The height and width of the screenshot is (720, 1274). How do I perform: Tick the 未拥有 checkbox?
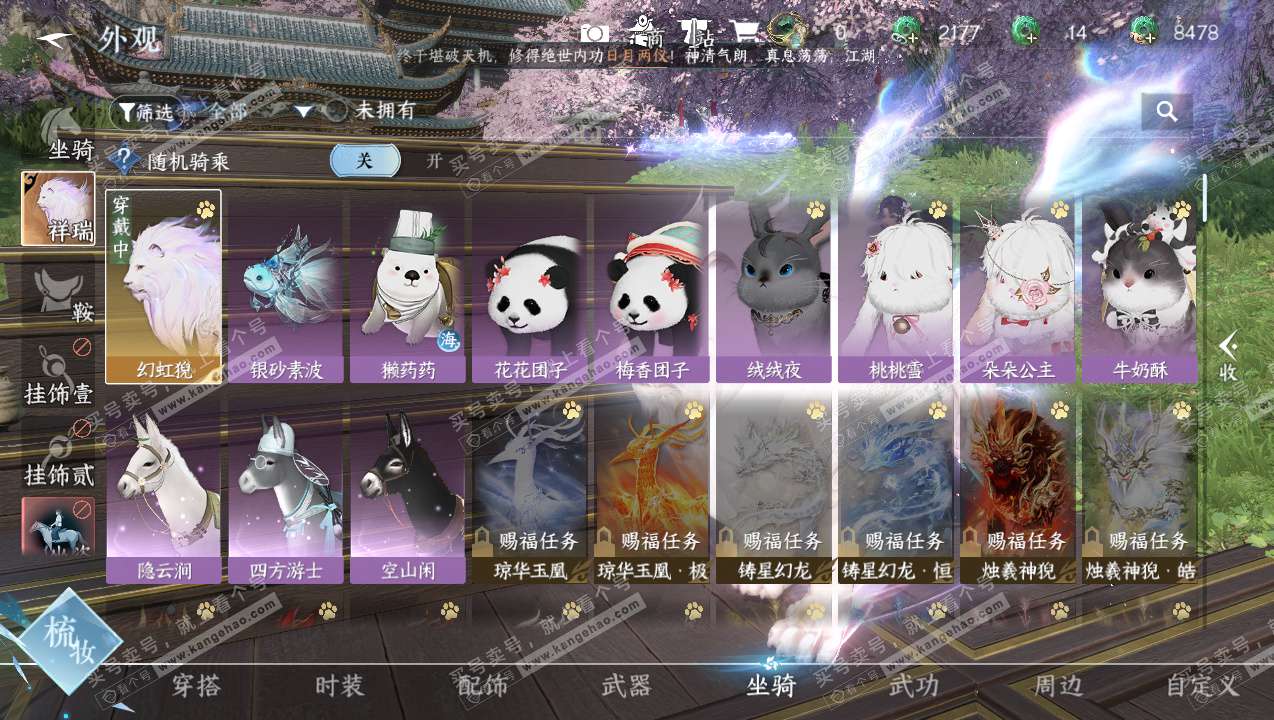pos(337,111)
